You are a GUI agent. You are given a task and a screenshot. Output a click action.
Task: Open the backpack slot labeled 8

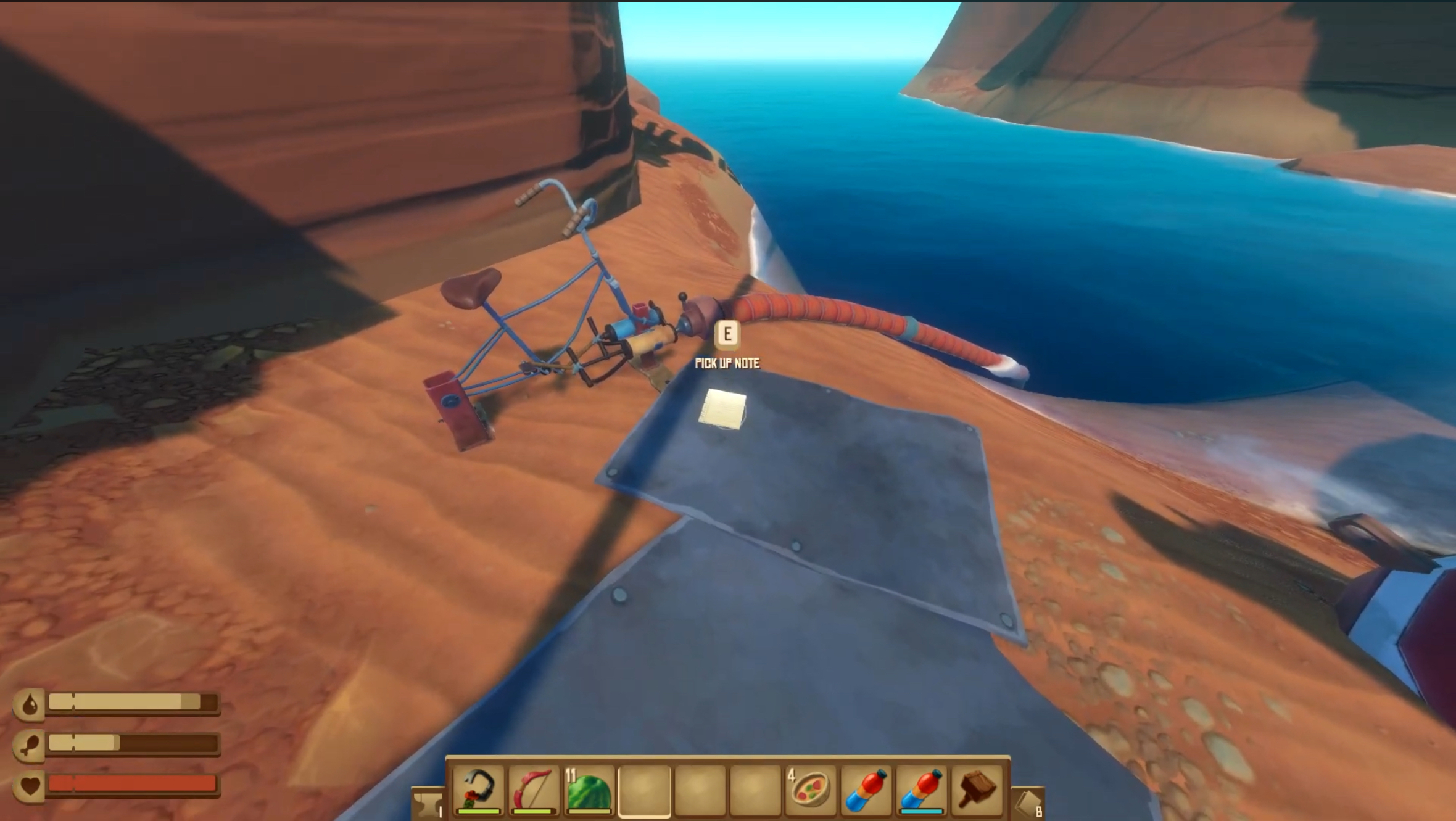point(1029,802)
